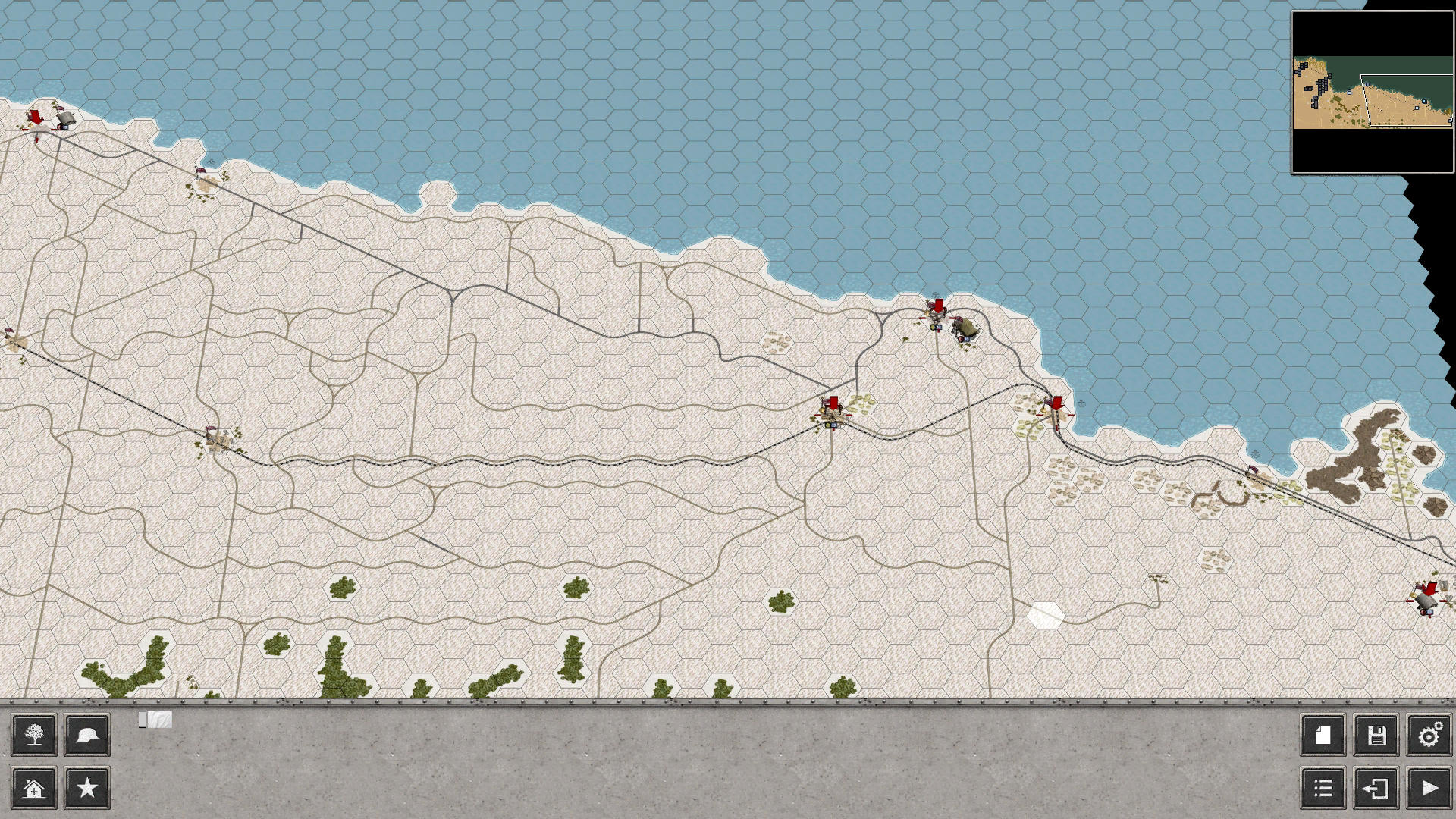The height and width of the screenshot is (819, 1456).
Task: Toggle victory objective display with star button
Action: (x=86, y=788)
